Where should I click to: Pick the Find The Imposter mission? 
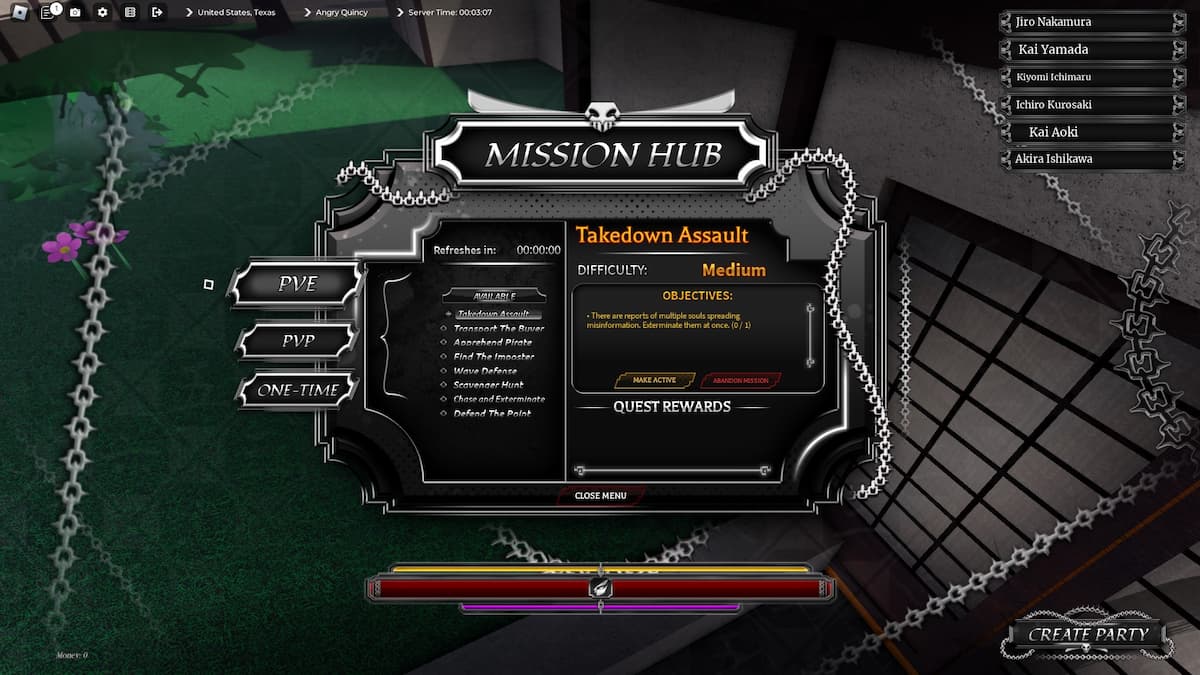(493, 356)
